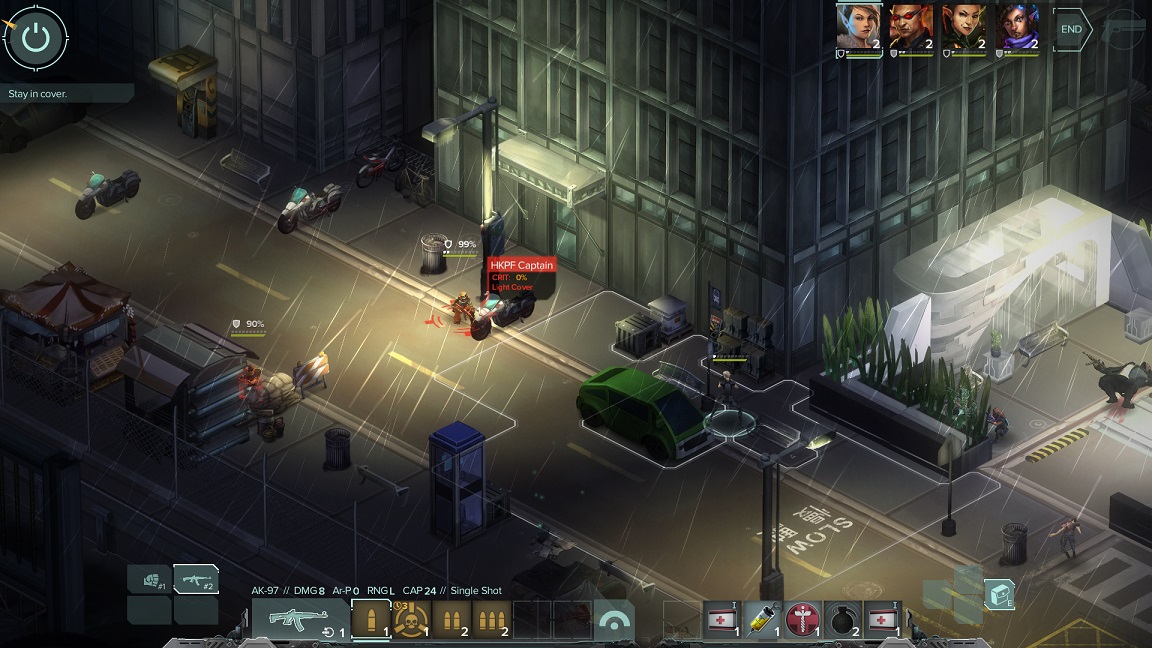The width and height of the screenshot is (1152, 648).
Task: Select the two-bullet burst fire ability
Action: pyautogui.click(x=451, y=620)
